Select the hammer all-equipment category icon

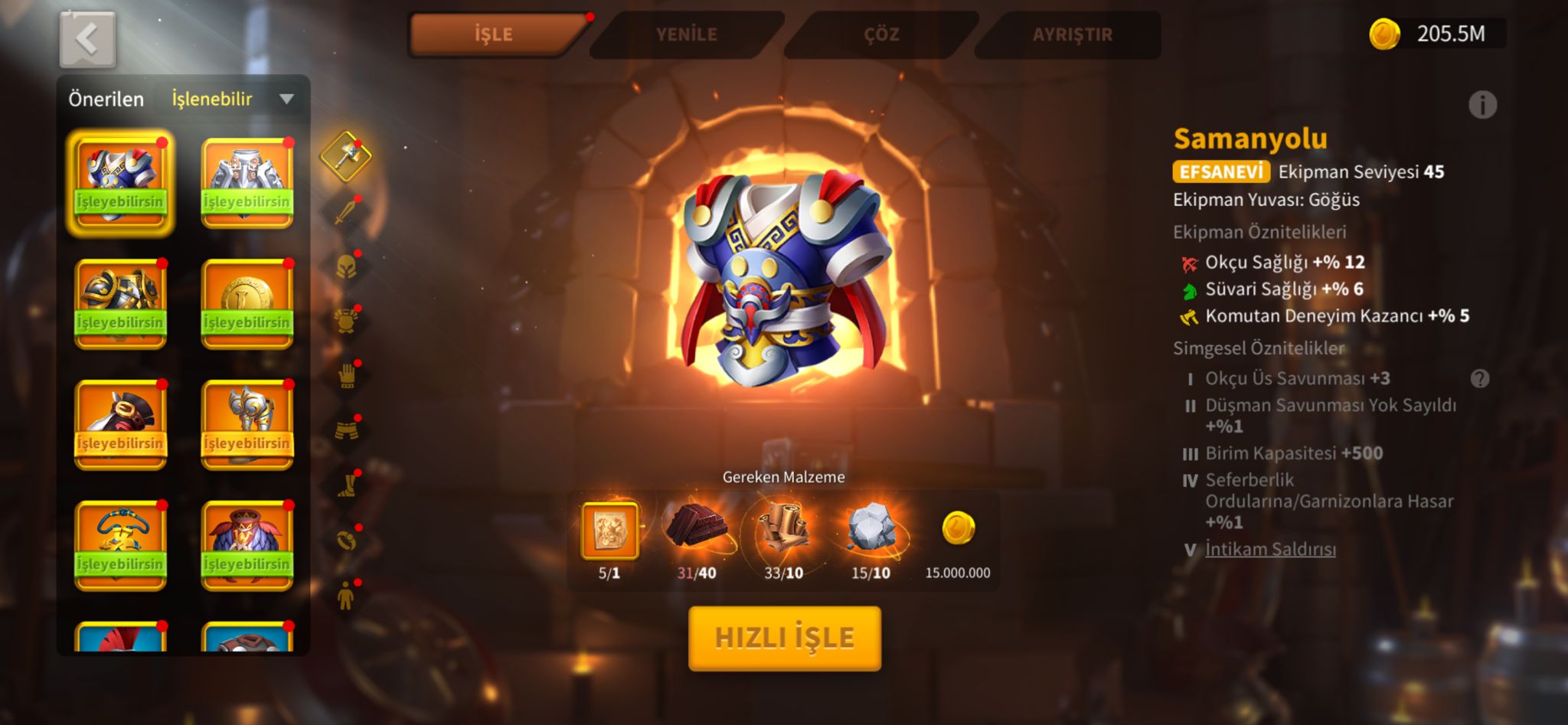pyautogui.click(x=346, y=156)
